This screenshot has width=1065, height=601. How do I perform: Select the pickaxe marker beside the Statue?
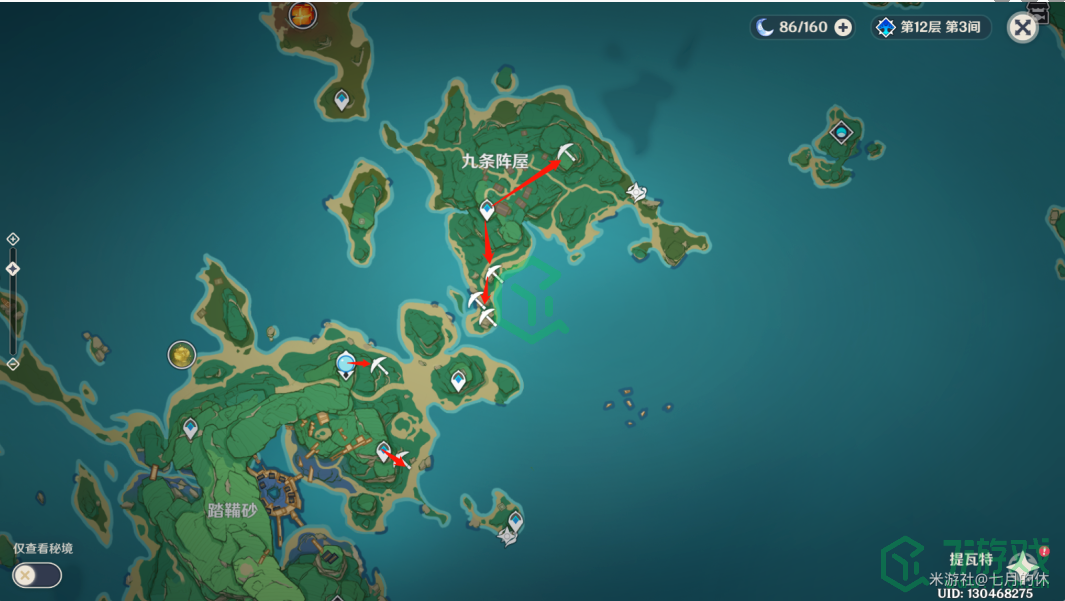[x=379, y=365]
